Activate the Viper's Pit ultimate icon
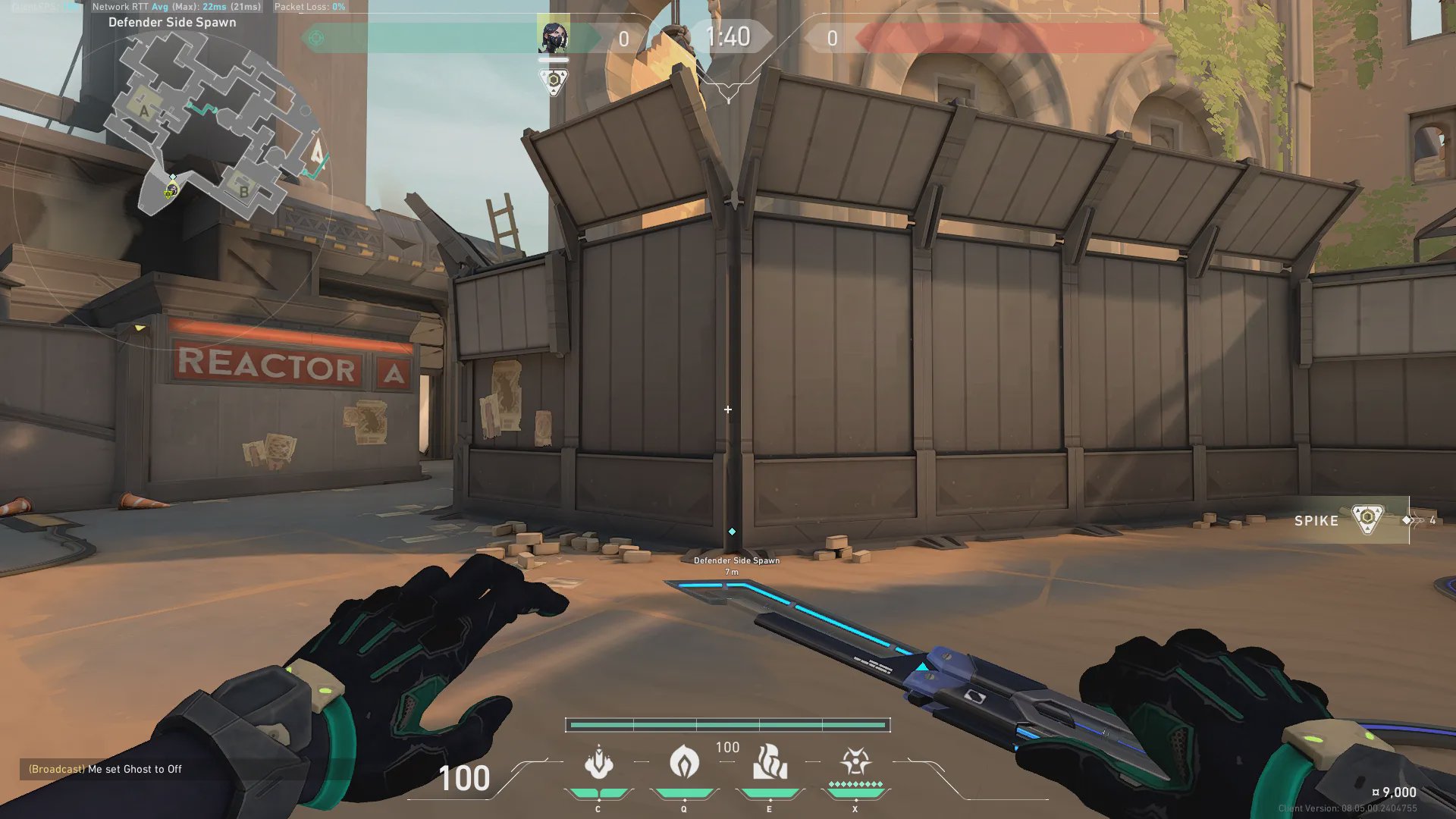Image resolution: width=1456 pixels, height=819 pixels. click(x=855, y=763)
